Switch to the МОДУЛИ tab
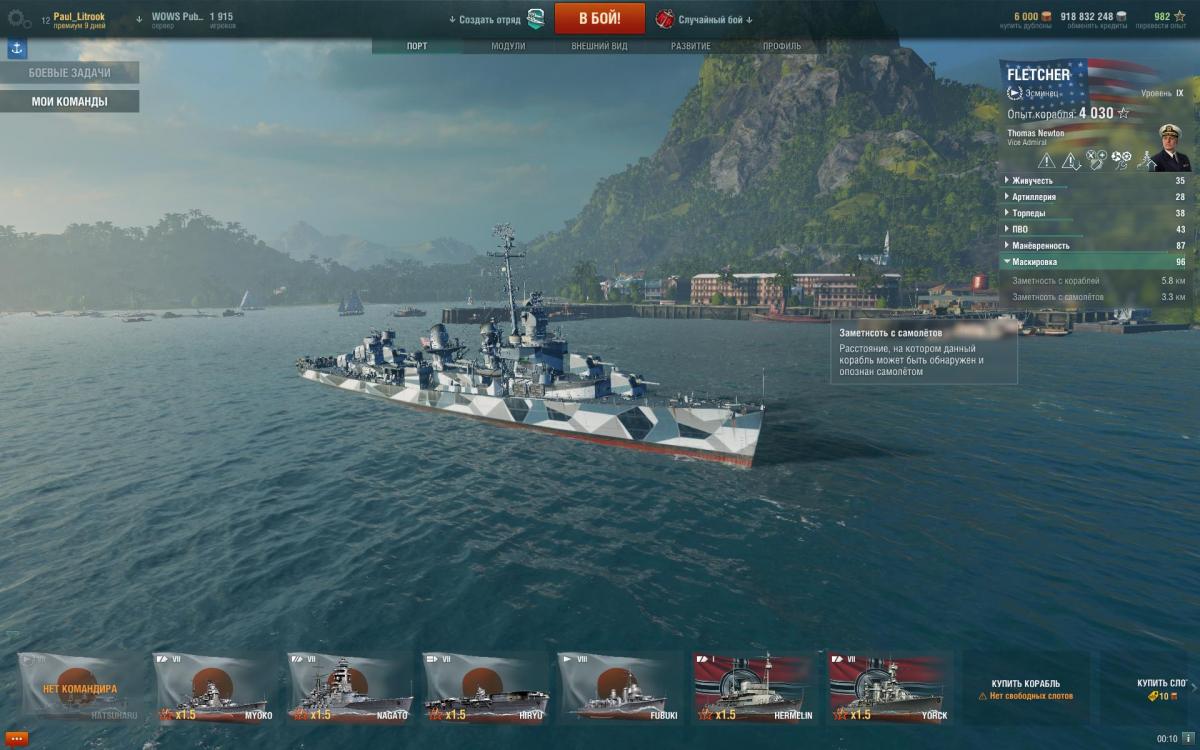This screenshot has width=1200, height=750. click(x=508, y=46)
